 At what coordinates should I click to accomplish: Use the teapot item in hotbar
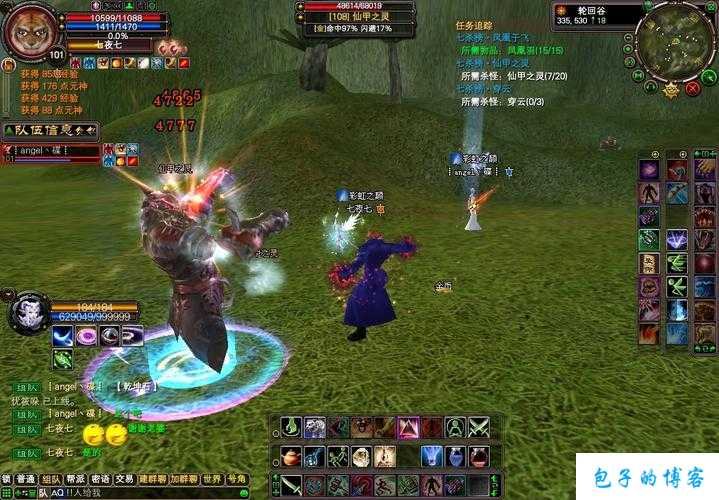click(290, 457)
